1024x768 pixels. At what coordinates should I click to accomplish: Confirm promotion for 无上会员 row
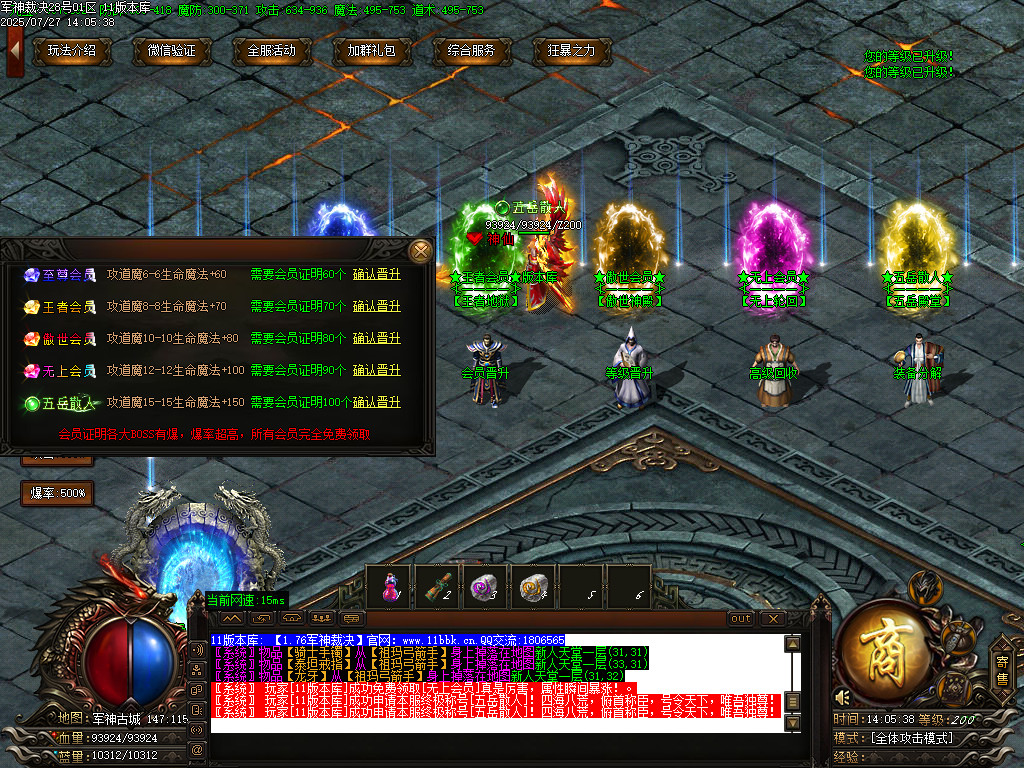[376, 371]
